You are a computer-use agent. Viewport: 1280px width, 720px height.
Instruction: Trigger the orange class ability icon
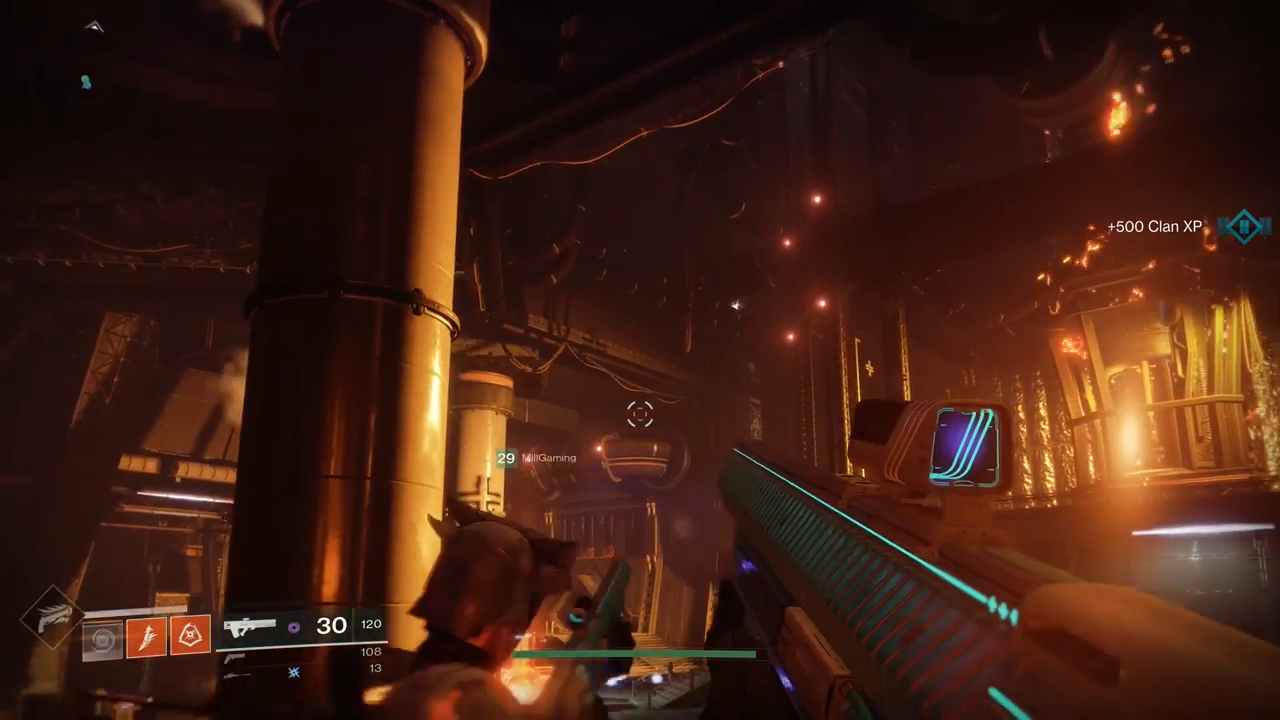coord(190,635)
